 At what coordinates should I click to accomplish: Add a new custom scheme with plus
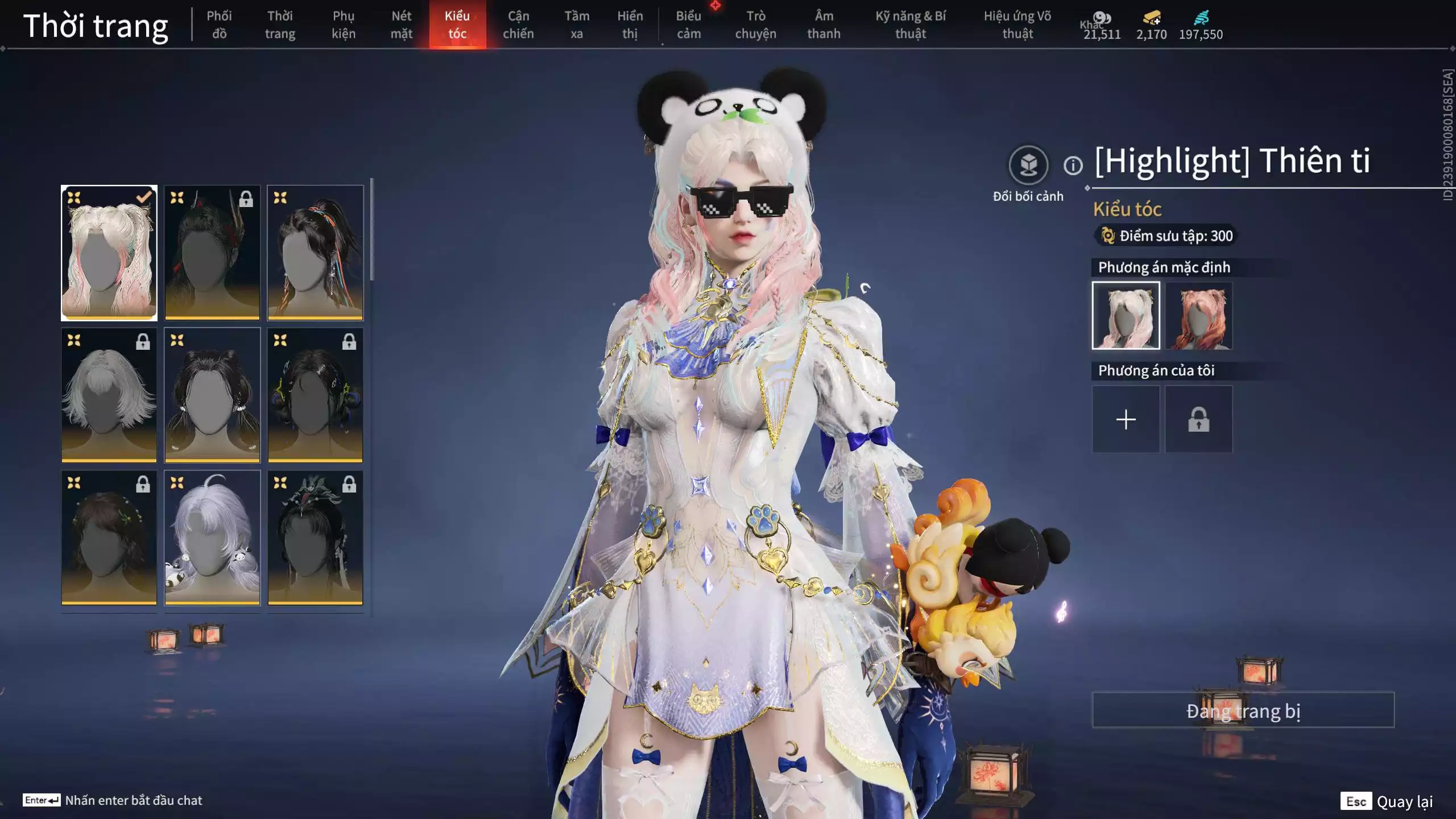1126,420
